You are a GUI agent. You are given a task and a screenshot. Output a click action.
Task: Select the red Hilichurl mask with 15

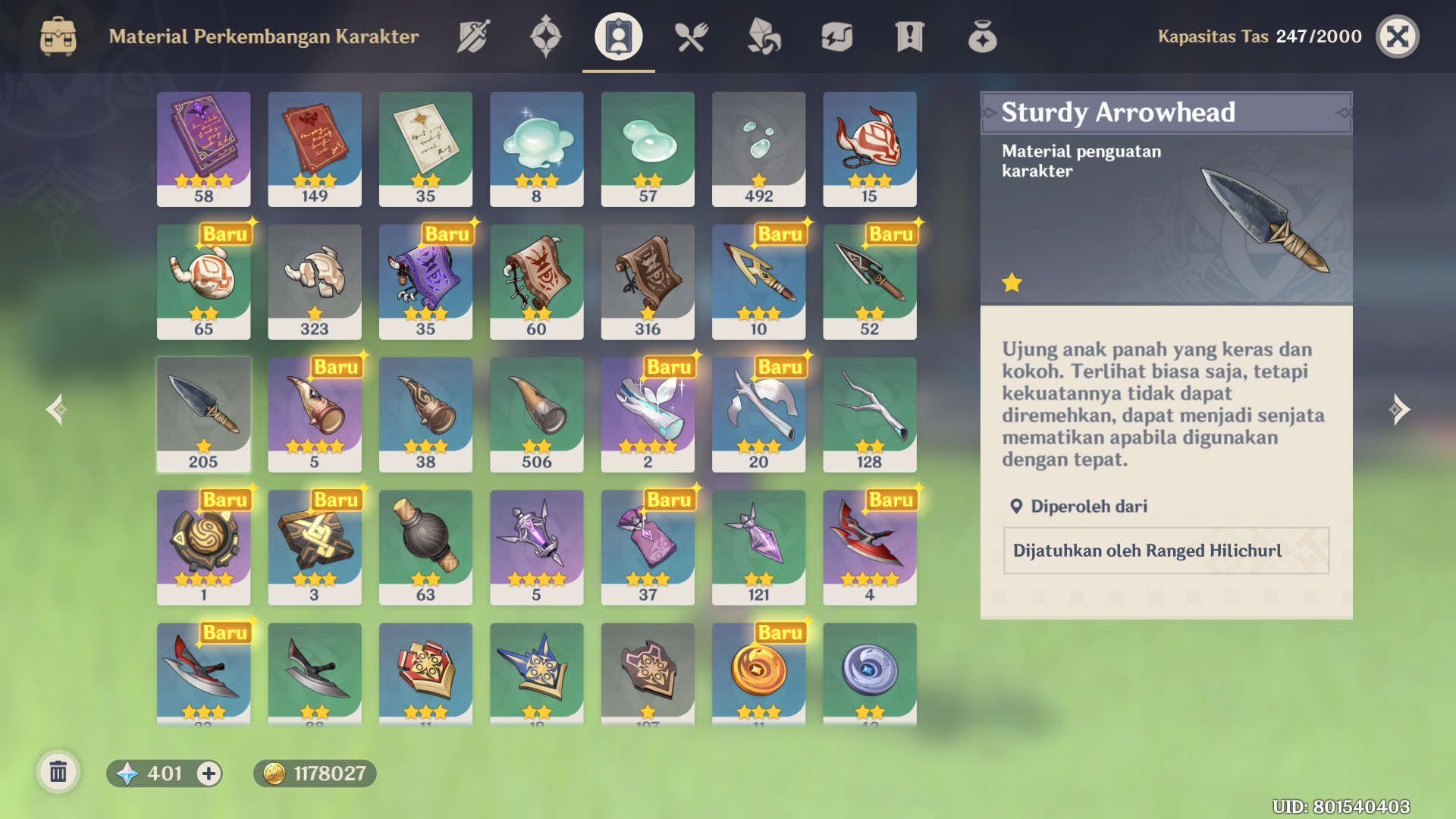pyautogui.click(x=869, y=149)
